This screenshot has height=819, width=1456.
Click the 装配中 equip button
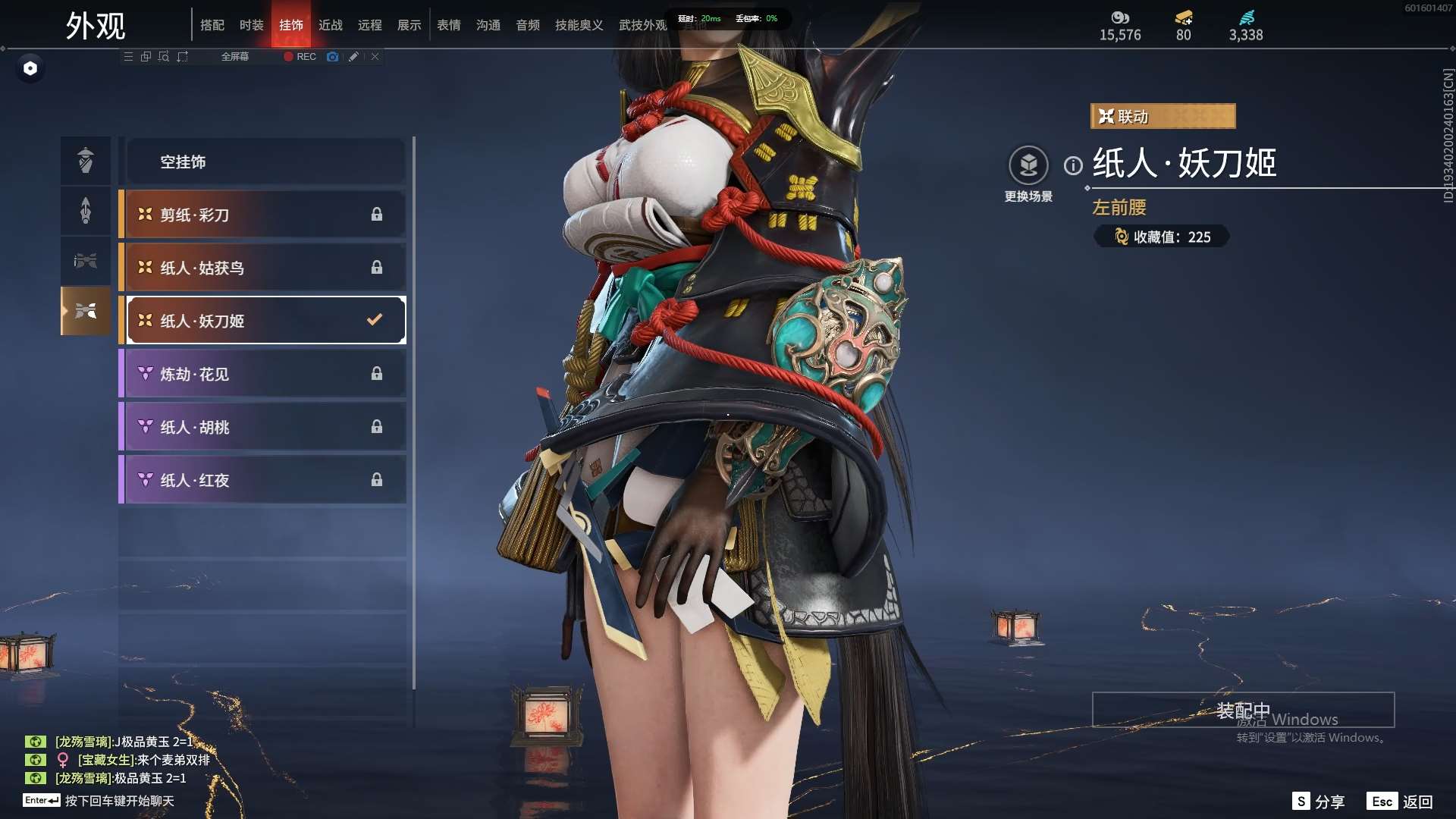pyautogui.click(x=1243, y=710)
